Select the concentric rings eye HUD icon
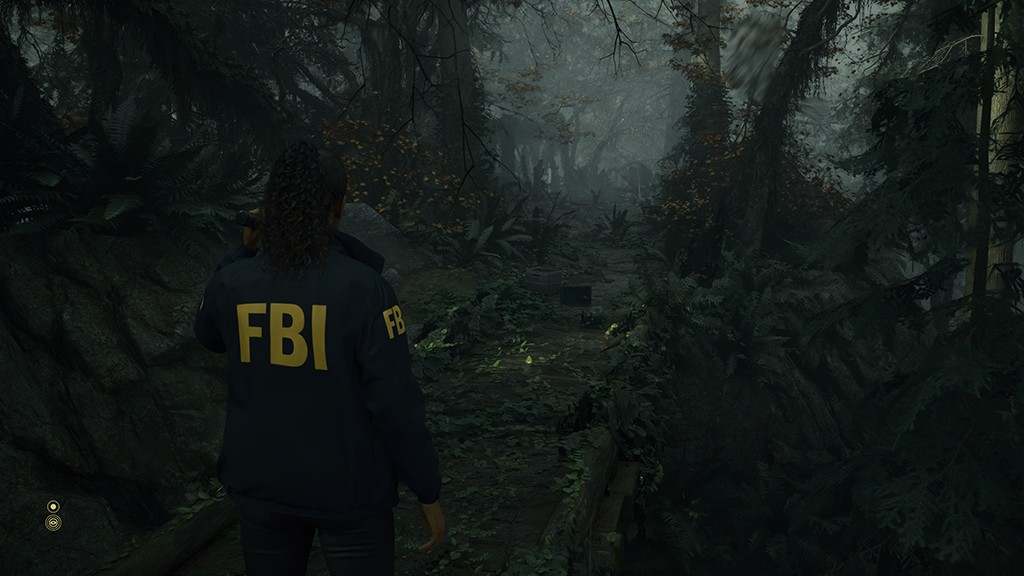1024x576 pixels. 53,523
